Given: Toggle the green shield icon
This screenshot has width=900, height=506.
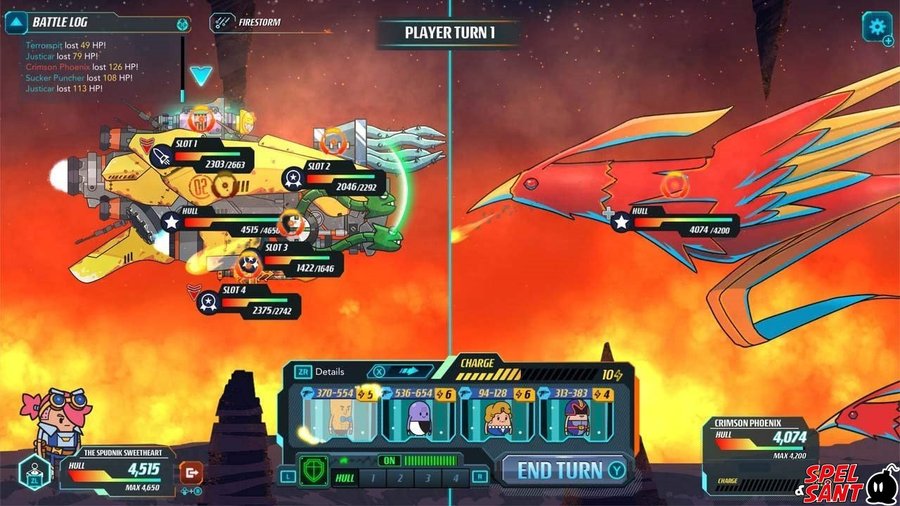Looking at the screenshot, I should click(312, 472).
